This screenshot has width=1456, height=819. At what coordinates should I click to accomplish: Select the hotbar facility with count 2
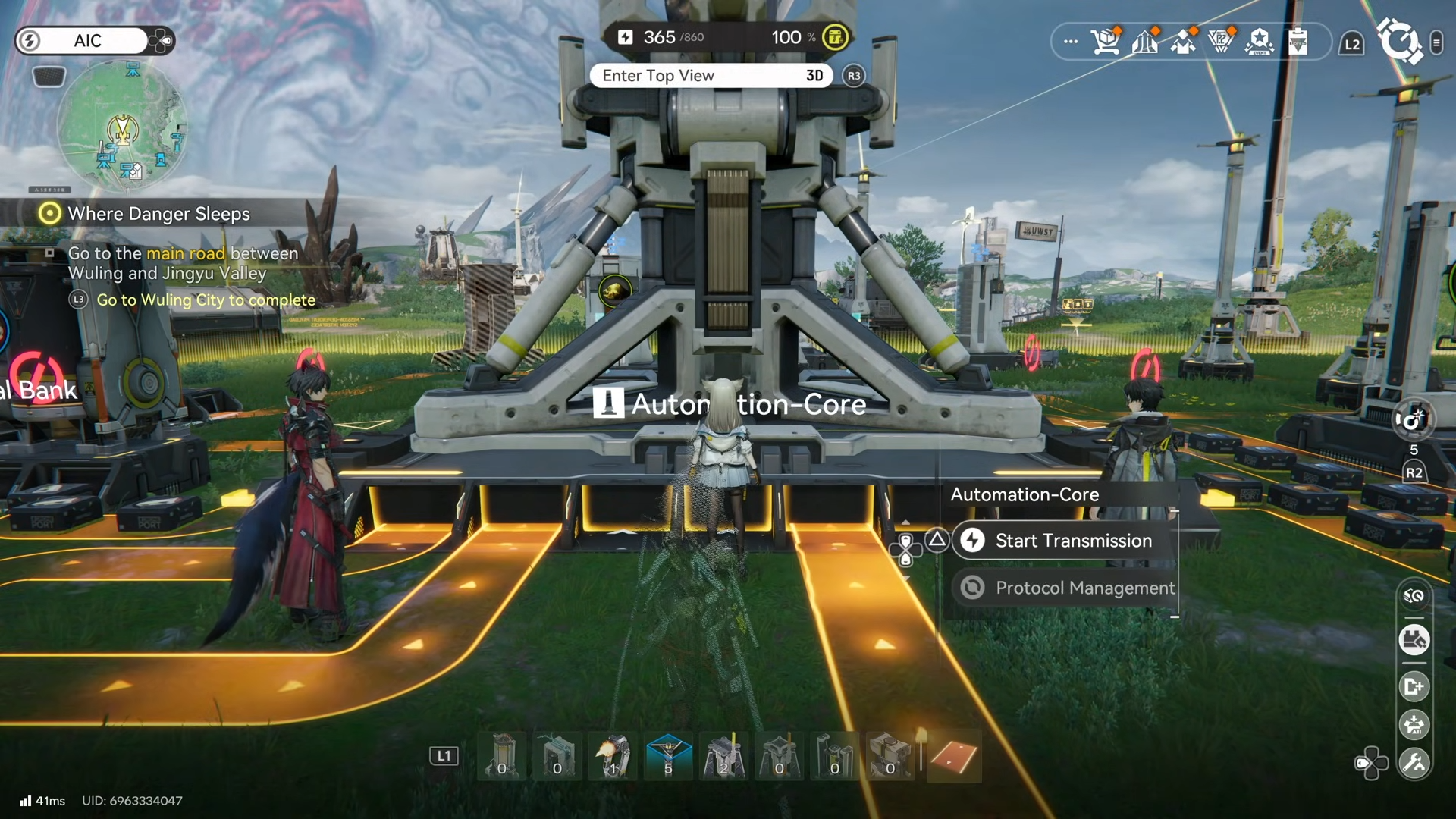(x=723, y=756)
